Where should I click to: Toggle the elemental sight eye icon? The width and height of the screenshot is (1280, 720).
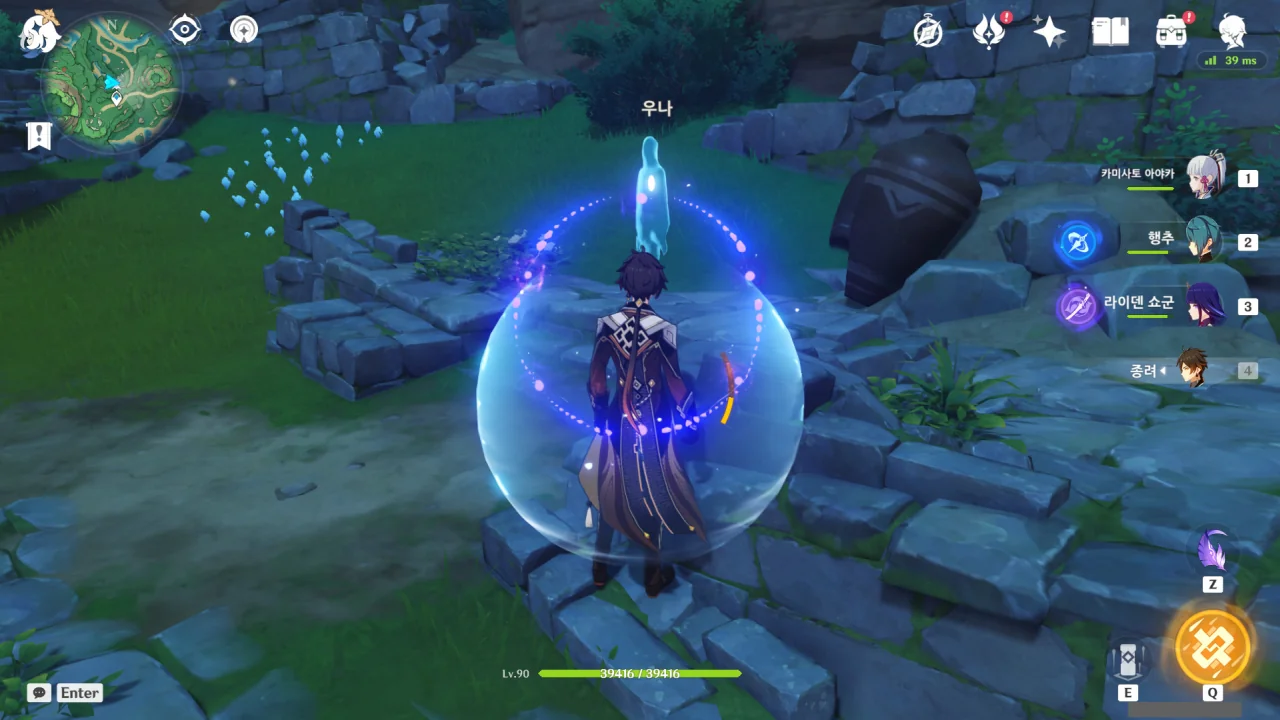click(x=185, y=30)
